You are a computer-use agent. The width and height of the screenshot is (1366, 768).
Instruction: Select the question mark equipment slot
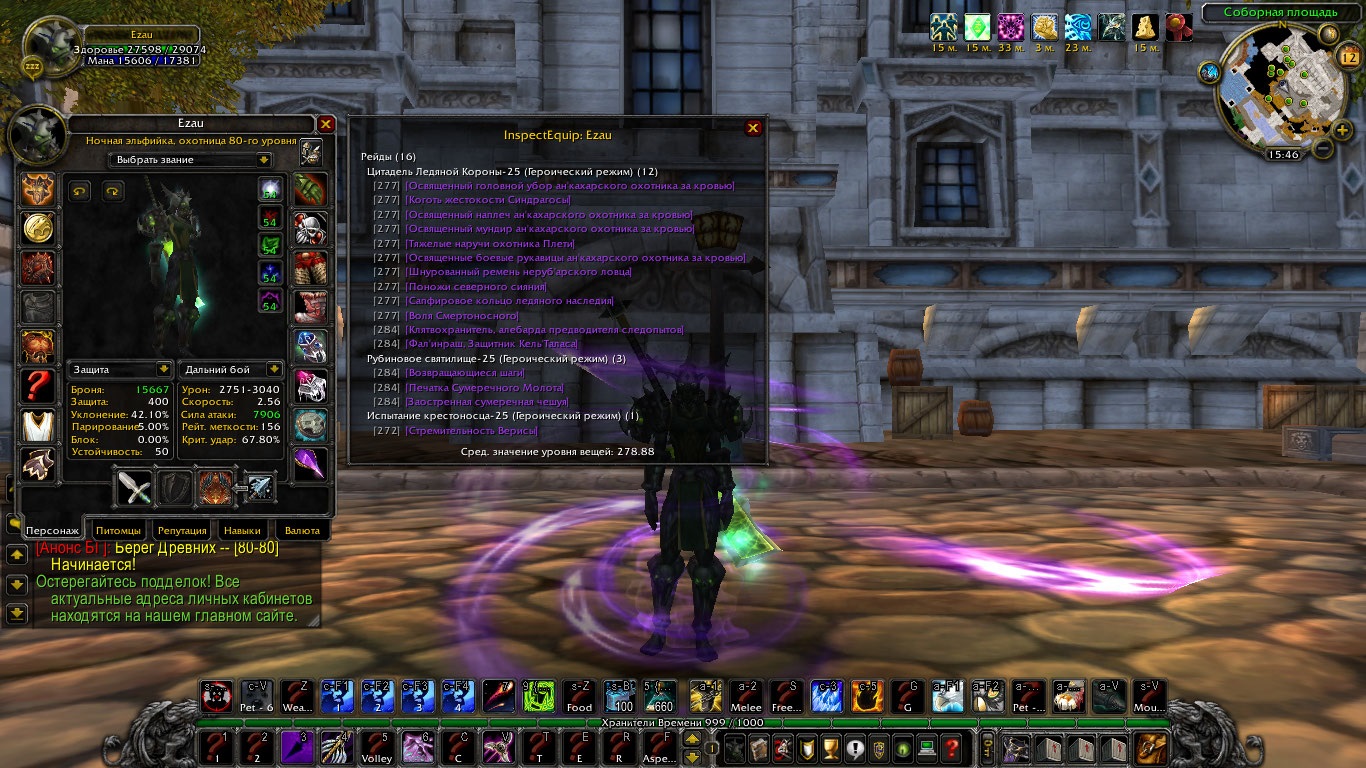38,385
